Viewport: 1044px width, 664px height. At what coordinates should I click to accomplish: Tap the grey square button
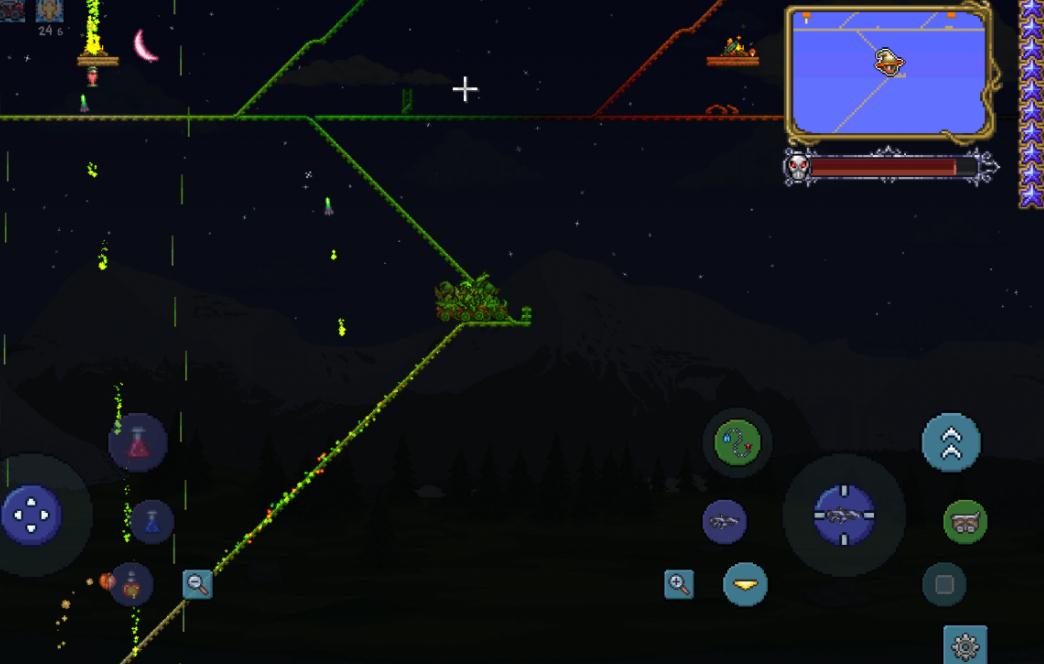[x=944, y=585]
